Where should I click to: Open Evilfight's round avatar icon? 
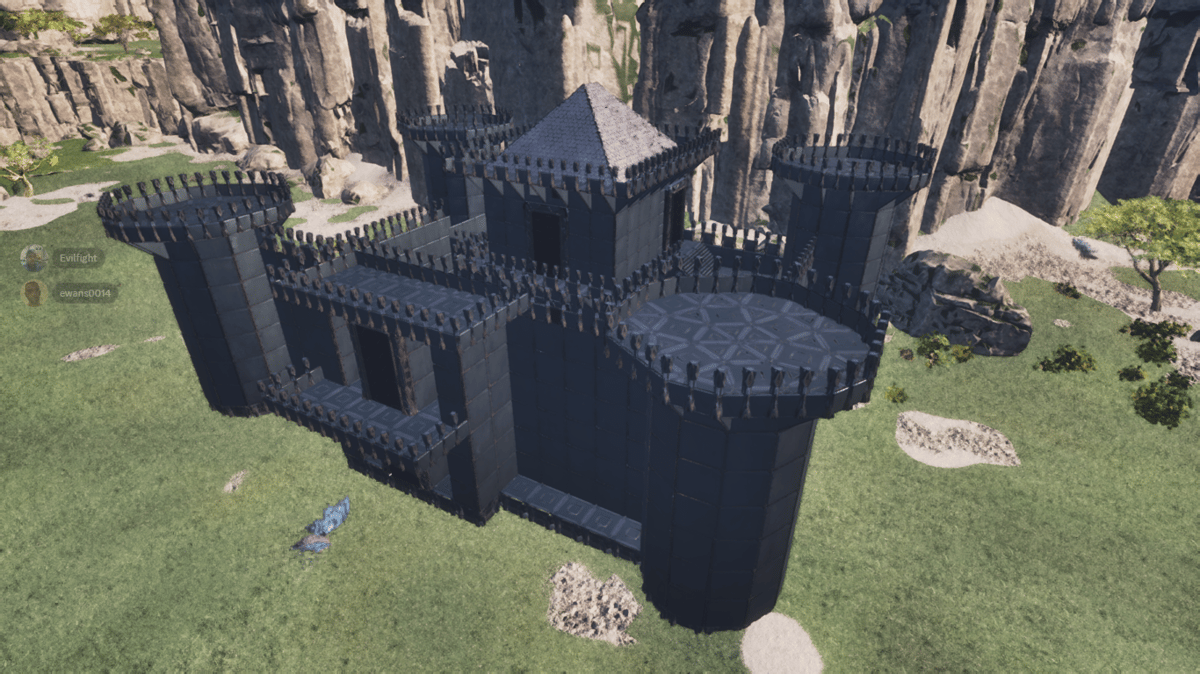34,258
